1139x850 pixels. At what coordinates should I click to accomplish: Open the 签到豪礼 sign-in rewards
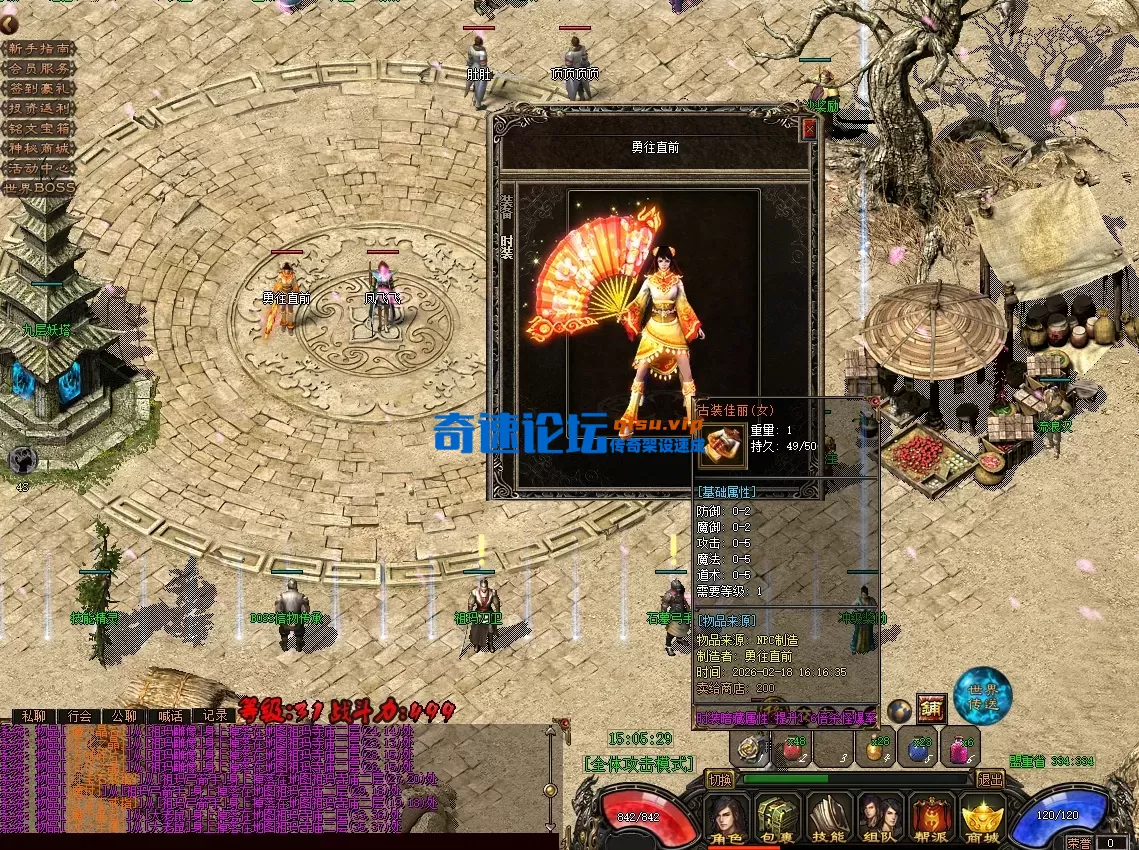(x=39, y=88)
